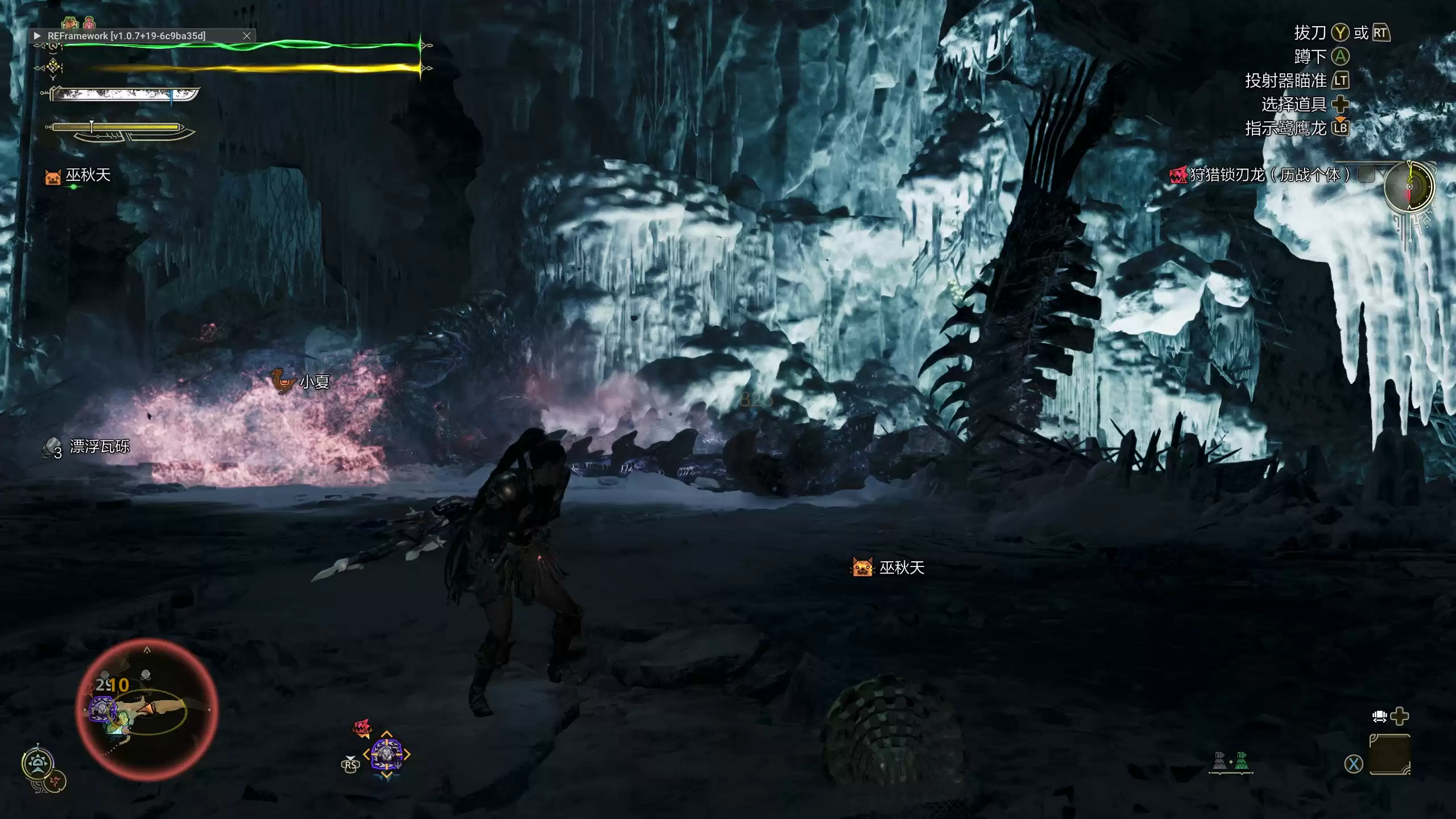Select the purple monster icon on the minimap
The image size is (1456, 819).
tap(102, 710)
